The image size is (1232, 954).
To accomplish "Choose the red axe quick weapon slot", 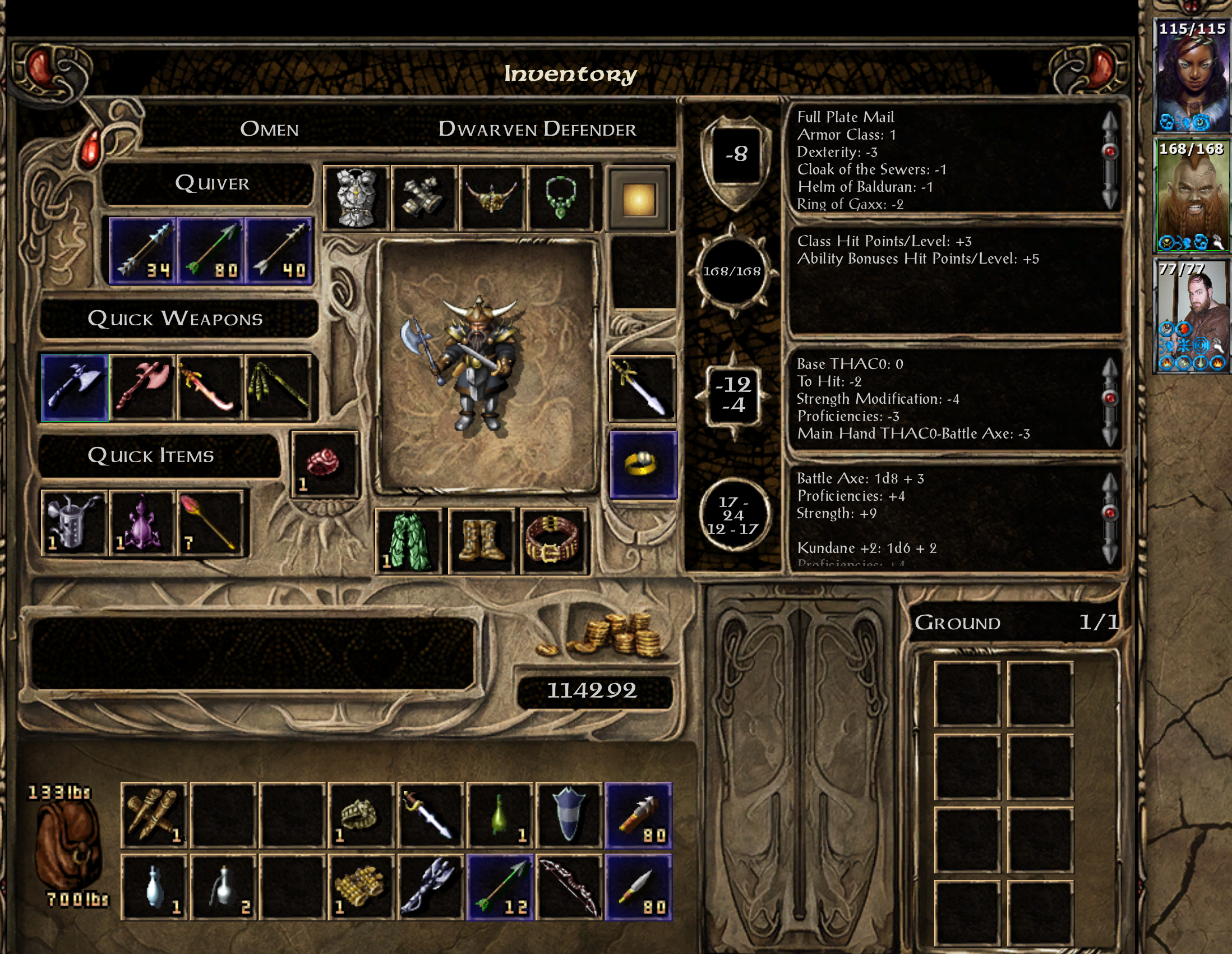I will (144, 388).
